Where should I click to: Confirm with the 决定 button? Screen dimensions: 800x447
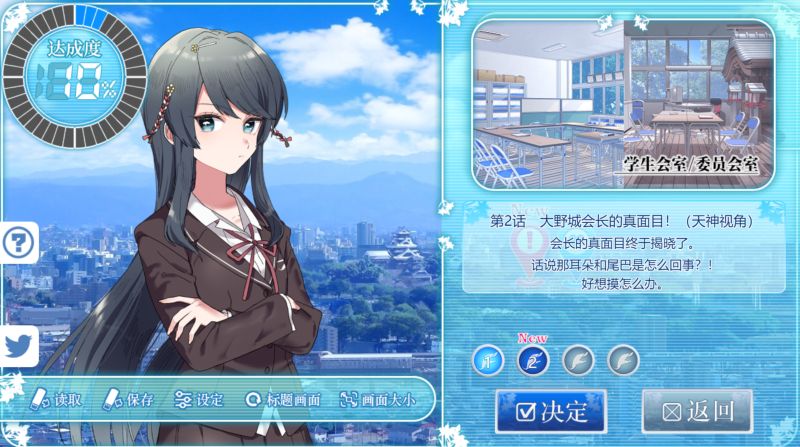pos(550,411)
